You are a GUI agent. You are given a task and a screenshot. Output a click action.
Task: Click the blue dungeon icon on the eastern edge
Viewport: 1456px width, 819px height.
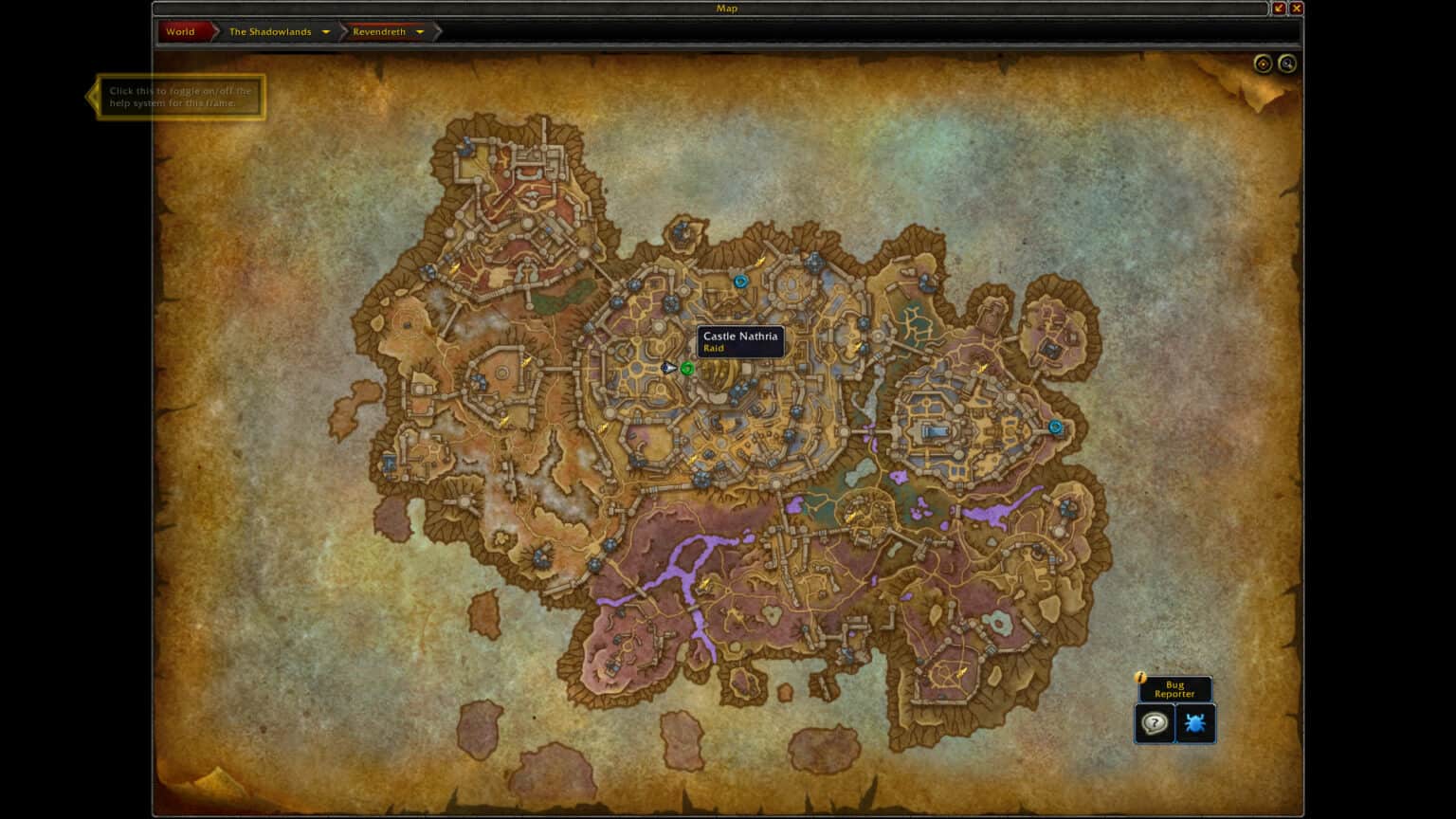1056,427
